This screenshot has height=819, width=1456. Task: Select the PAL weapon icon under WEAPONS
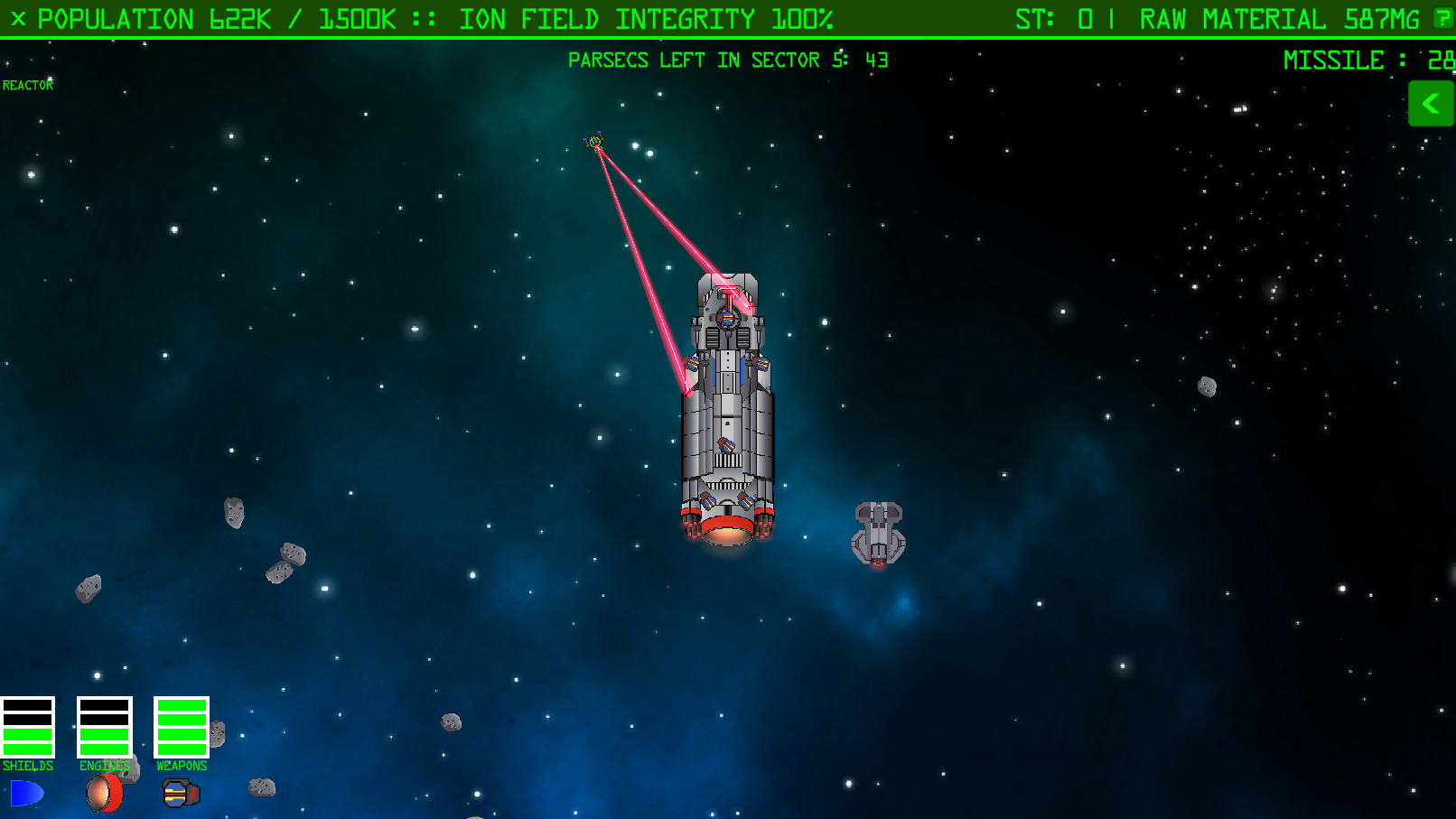click(x=180, y=793)
